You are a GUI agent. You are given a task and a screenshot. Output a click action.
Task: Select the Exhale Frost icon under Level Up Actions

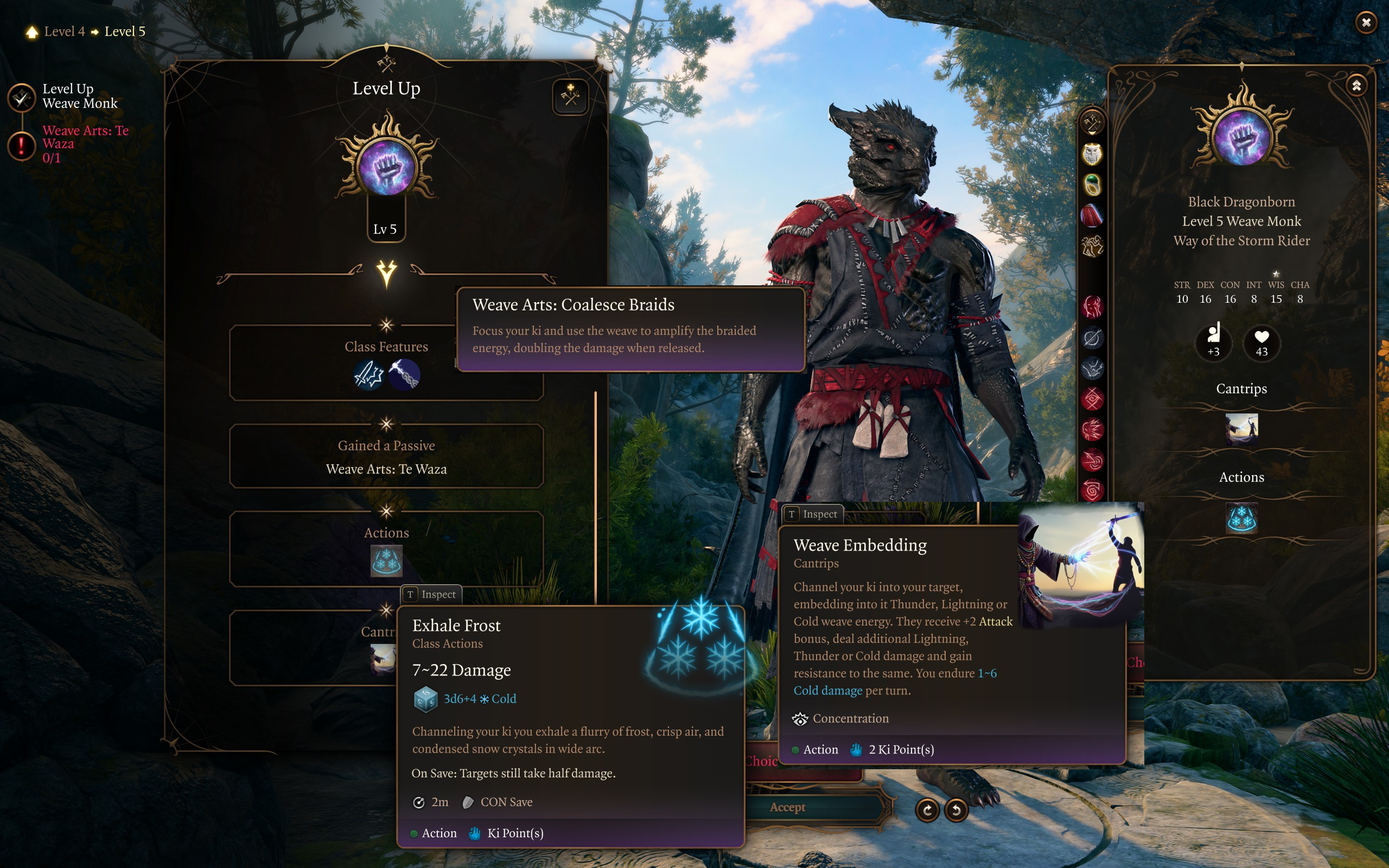tap(386, 561)
